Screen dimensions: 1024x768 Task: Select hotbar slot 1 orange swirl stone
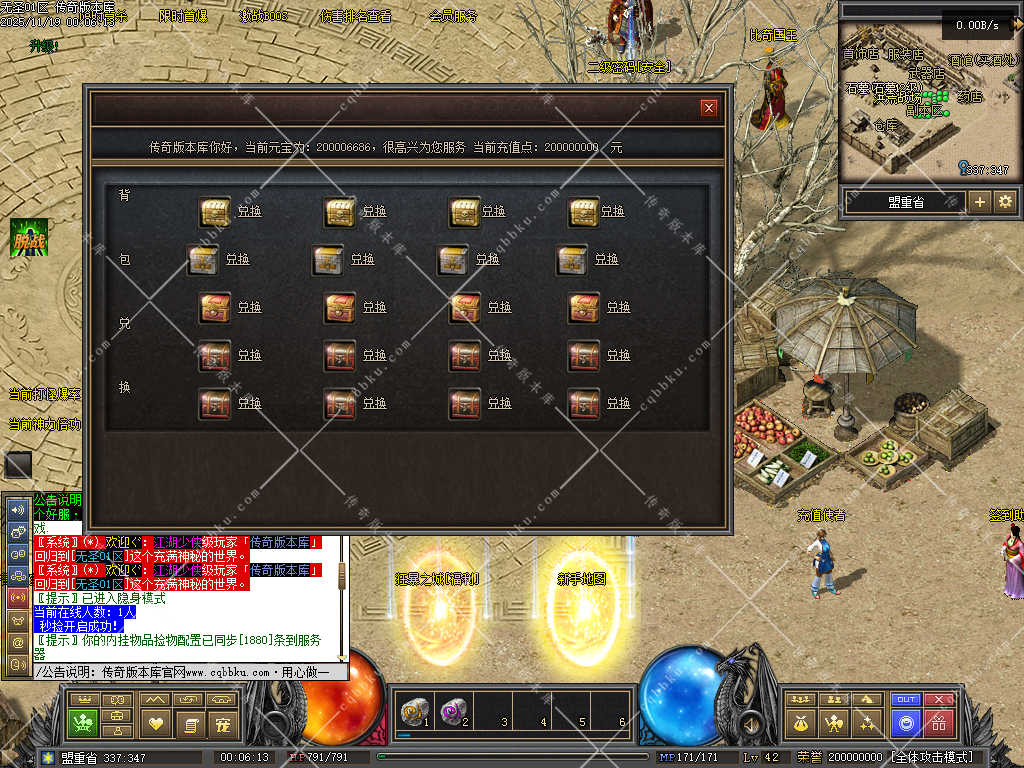click(413, 712)
